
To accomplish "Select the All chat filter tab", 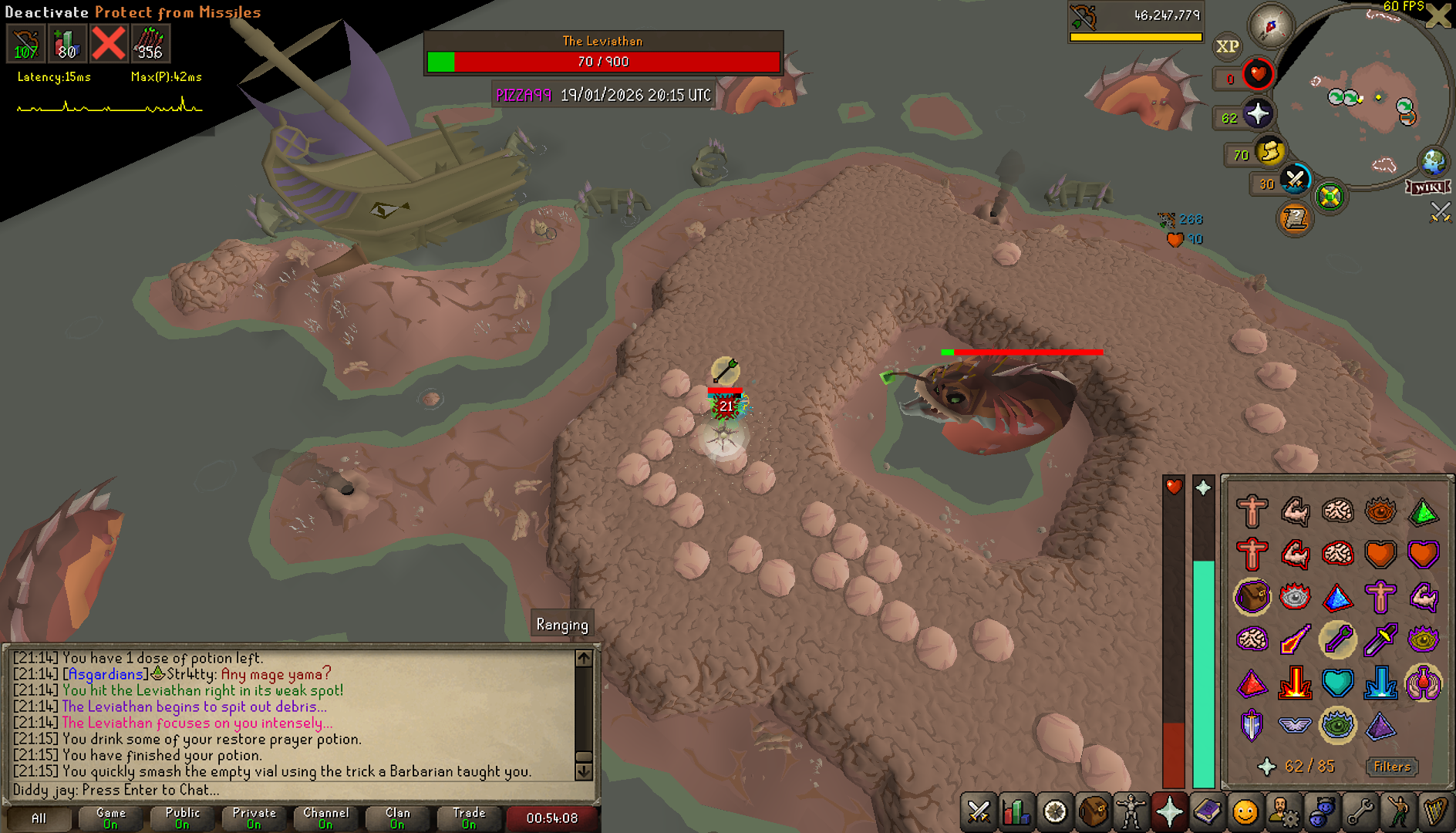I will (x=39, y=818).
